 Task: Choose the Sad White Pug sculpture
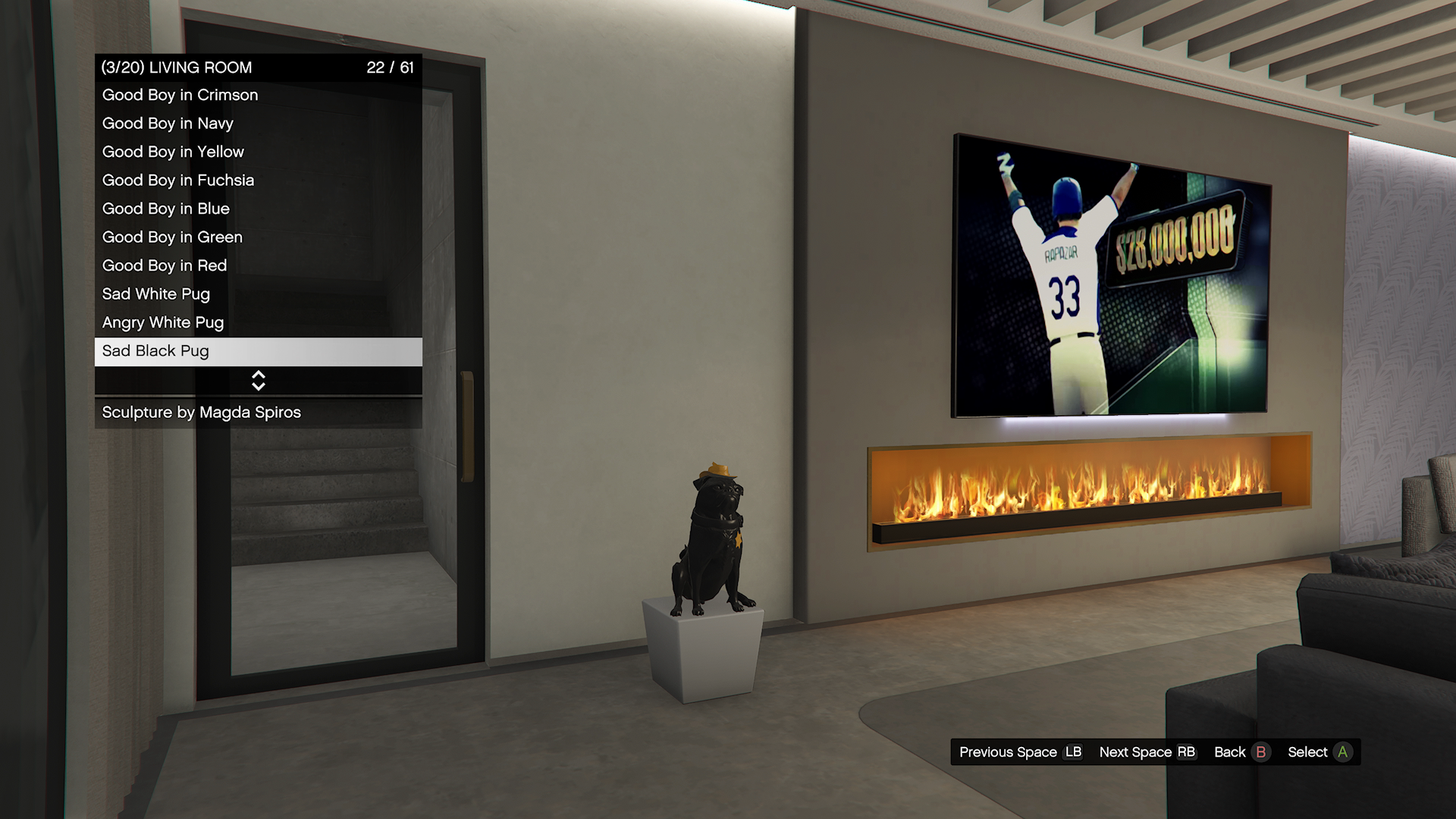[x=156, y=294]
